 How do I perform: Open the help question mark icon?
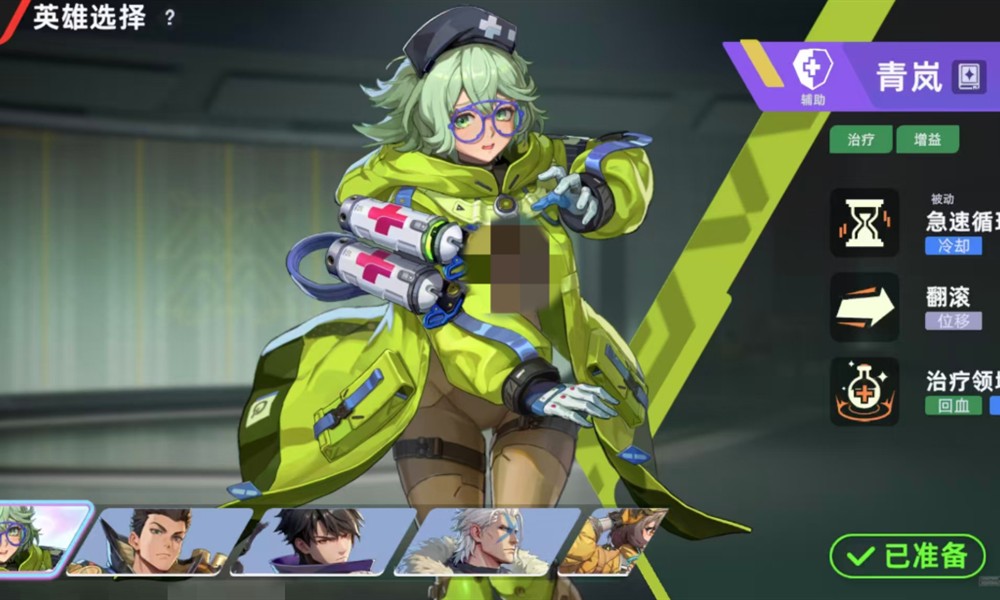(170, 17)
